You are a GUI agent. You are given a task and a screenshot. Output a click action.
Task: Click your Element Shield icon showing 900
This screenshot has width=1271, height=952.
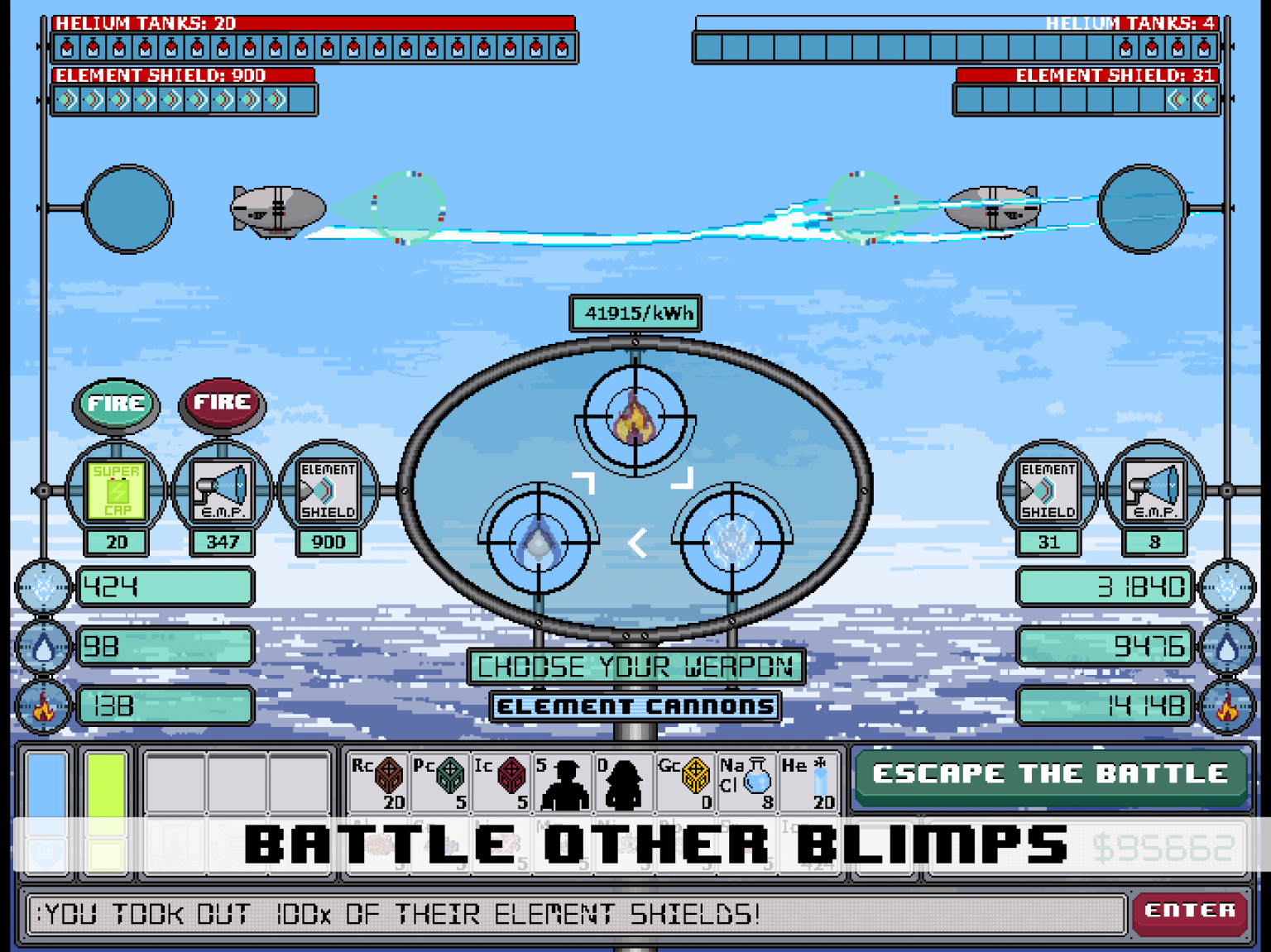point(328,490)
